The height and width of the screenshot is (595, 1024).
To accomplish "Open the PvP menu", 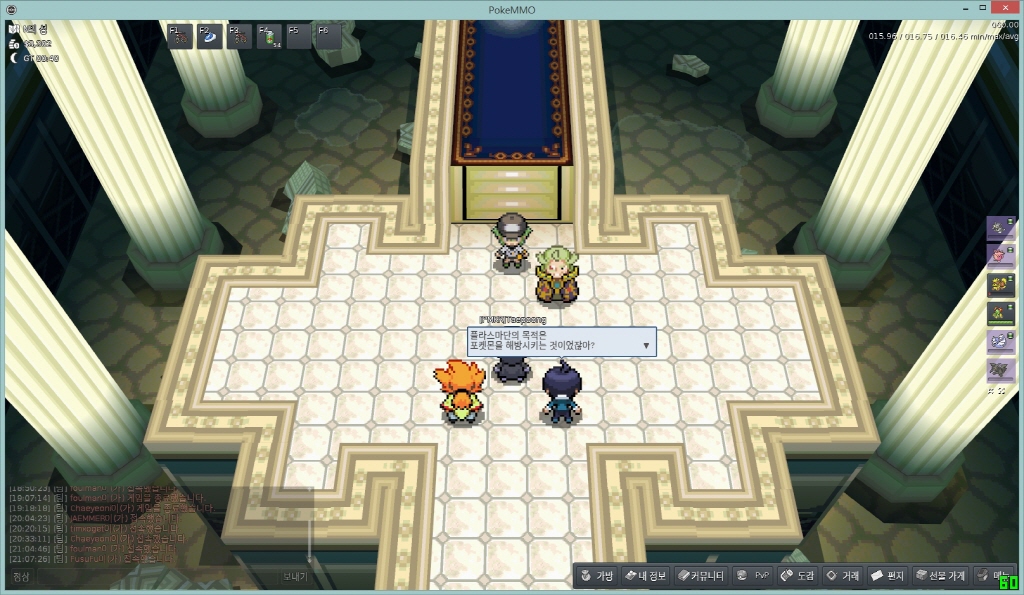I will [752, 576].
